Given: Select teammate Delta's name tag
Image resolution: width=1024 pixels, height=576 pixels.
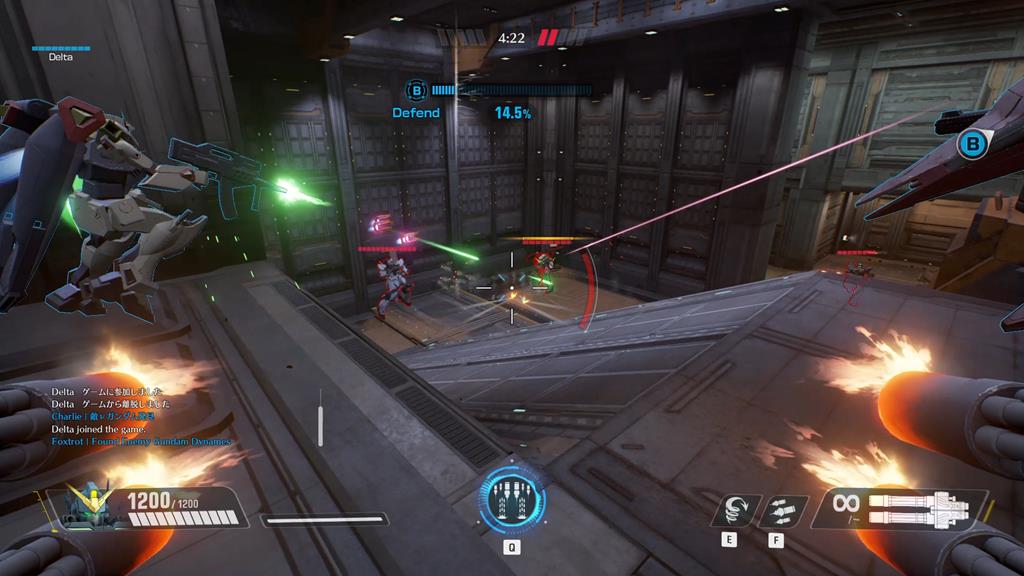Looking at the screenshot, I should (60, 57).
